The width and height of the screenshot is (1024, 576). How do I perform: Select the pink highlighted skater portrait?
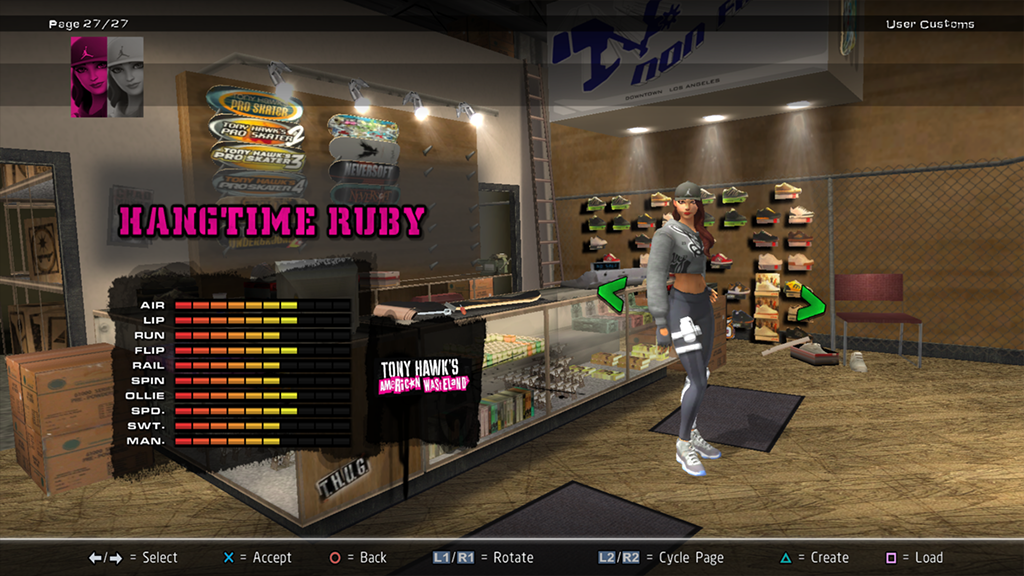[x=88, y=77]
